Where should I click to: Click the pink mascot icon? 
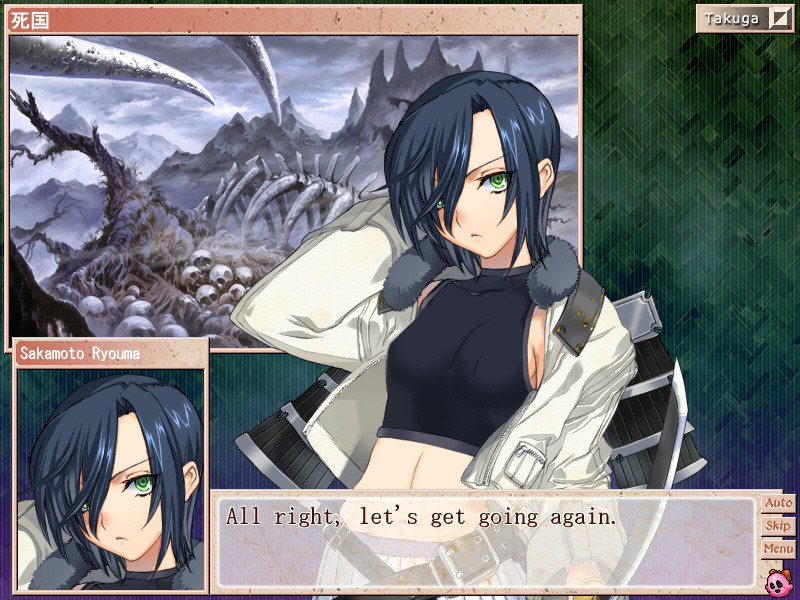click(778, 580)
